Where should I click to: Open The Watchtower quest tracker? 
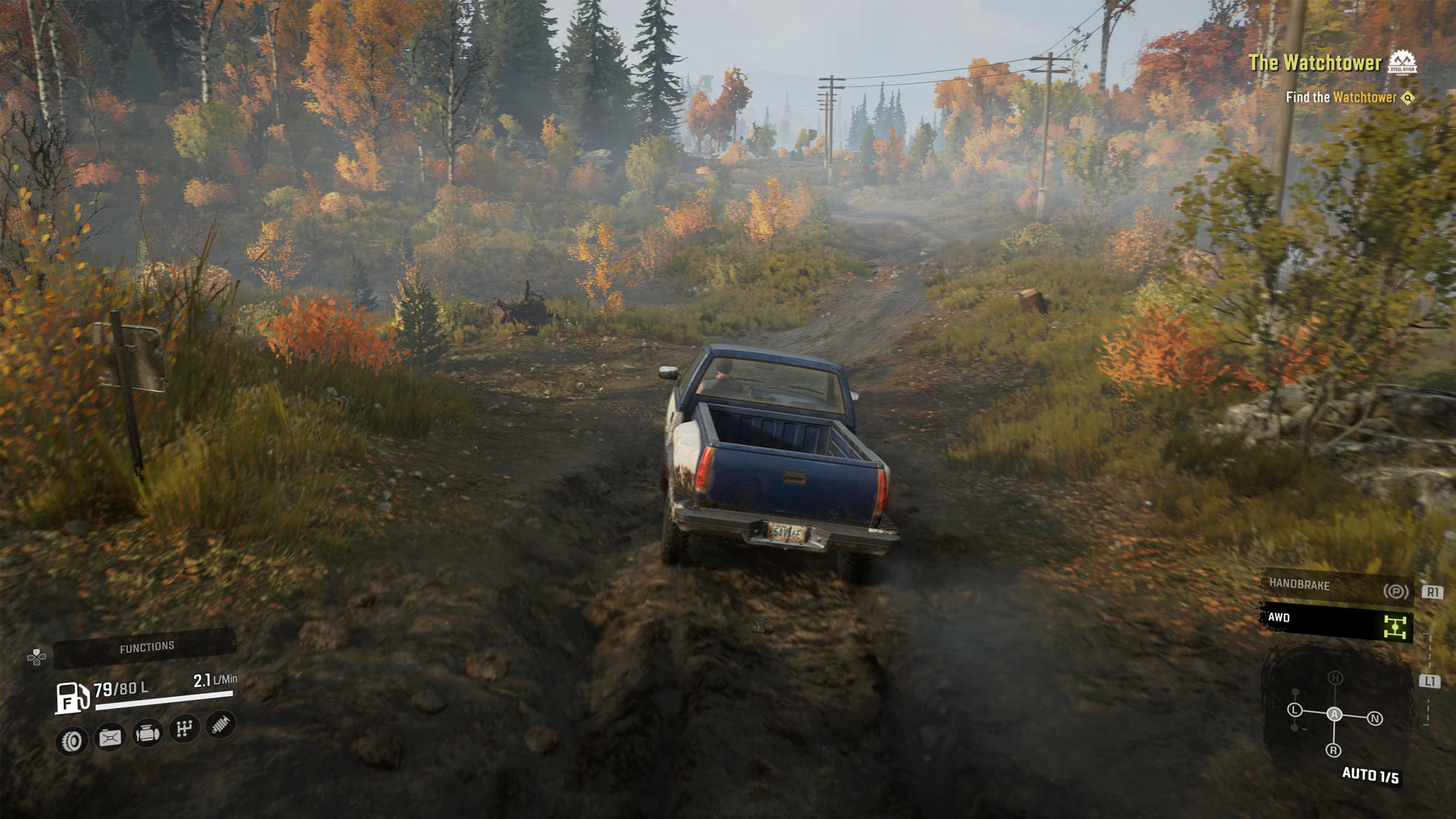pyautogui.click(x=1314, y=63)
